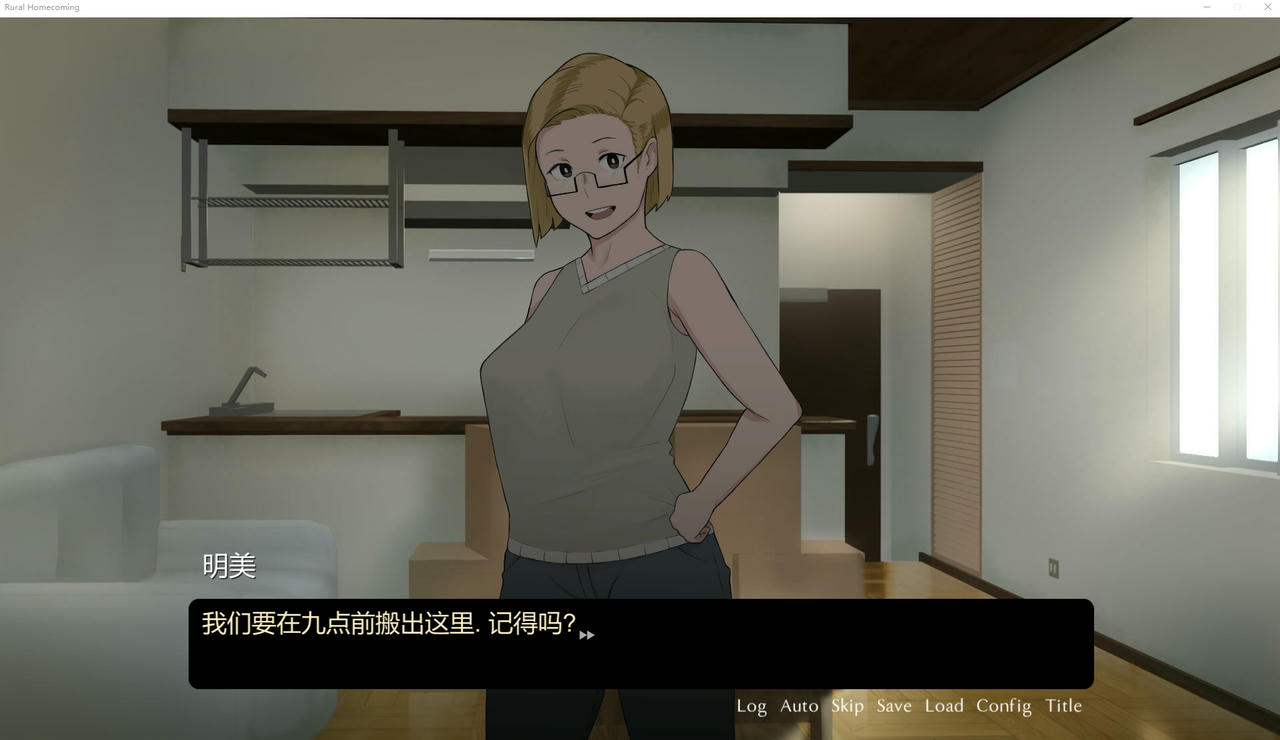Turn on Auto to read hands-free
Screen dimensions: 1280x740
pyautogui.click(x=799, y=706)
